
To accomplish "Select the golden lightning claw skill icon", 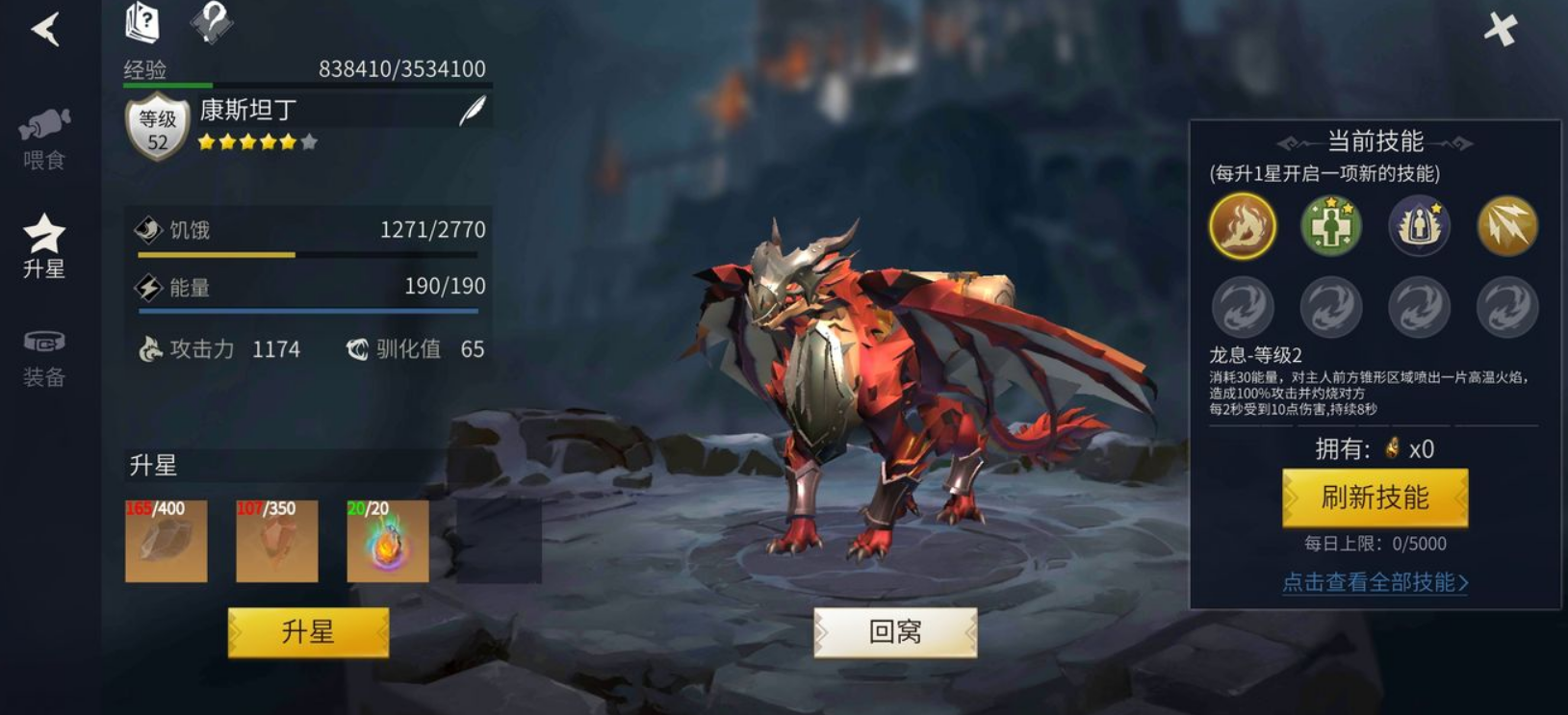I will (x=1507, y=226).
